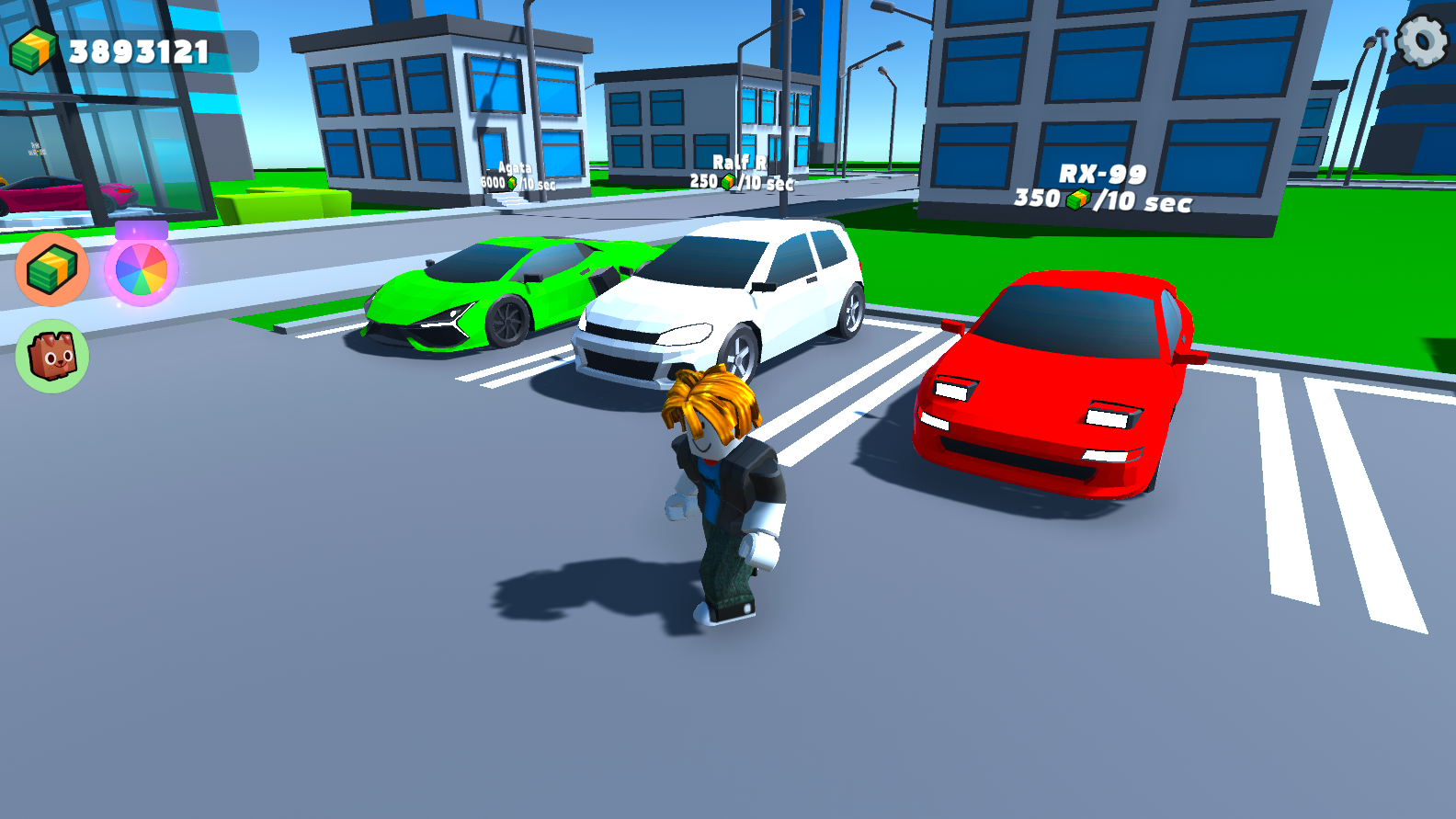Open the rainbow spin wheel

point(141,268)
